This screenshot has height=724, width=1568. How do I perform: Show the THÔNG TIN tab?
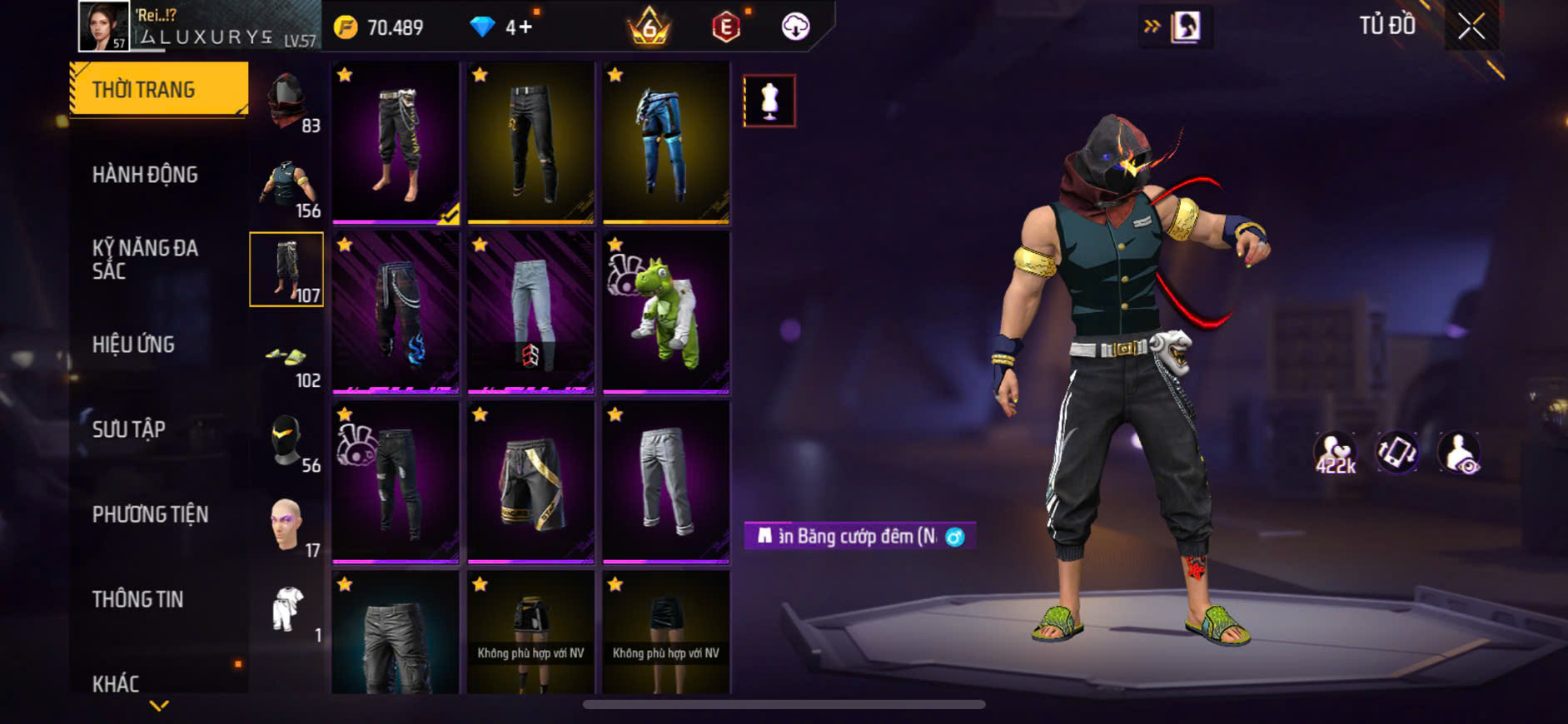pos(137,599)
